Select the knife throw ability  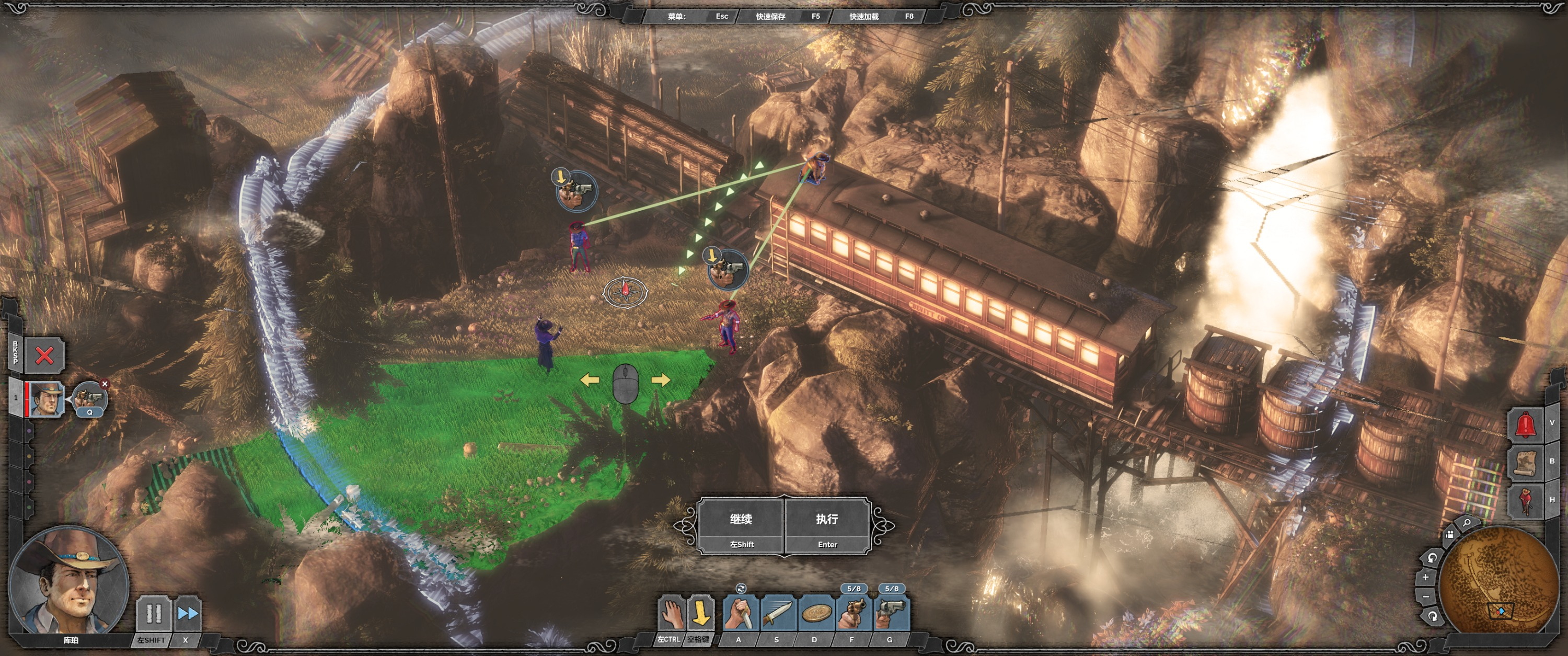[x=777, y=614]
